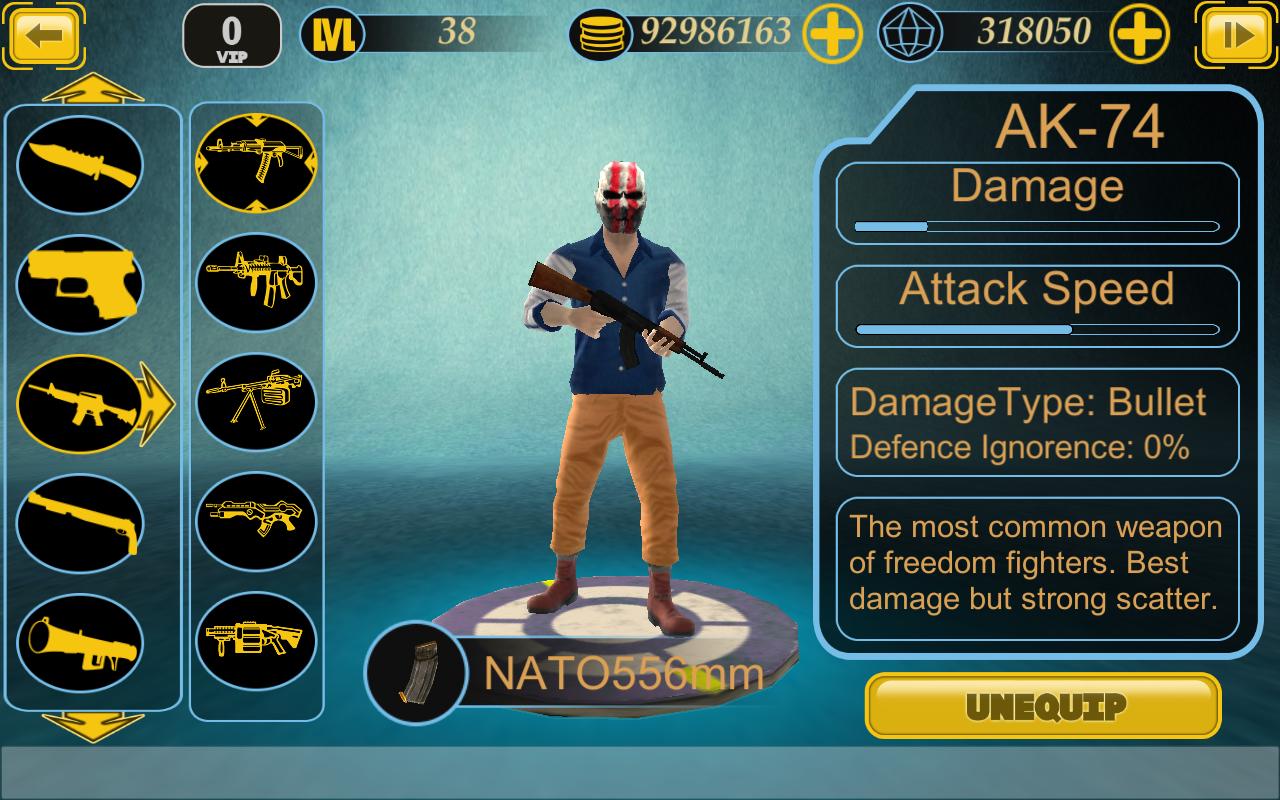Select the AK-74 rifle icon
Screen dimensions: 1280x800
[256, 163]
